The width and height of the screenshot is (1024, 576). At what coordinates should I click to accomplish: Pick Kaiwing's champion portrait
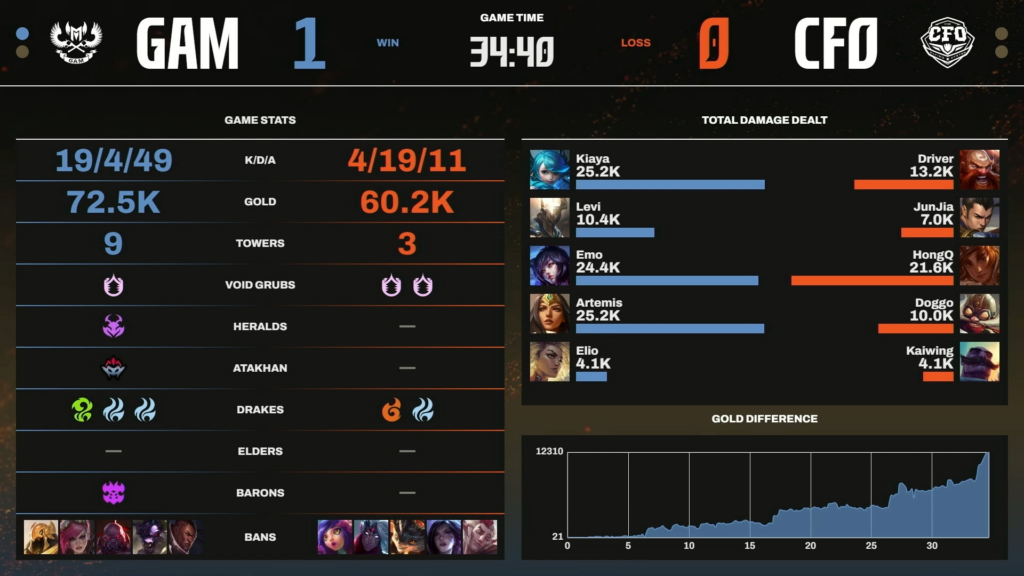pos(979,361)
